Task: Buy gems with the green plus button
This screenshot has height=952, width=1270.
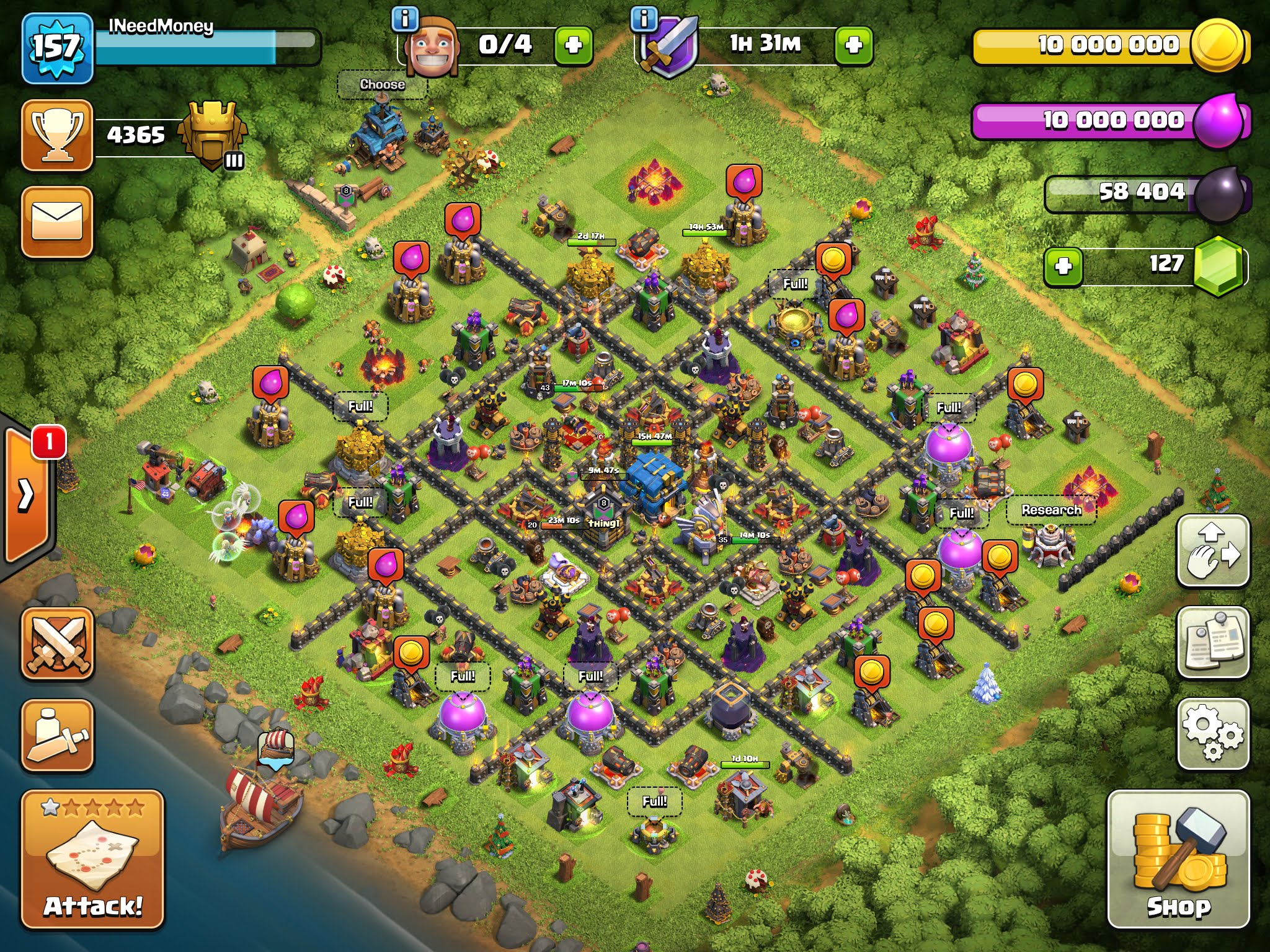Action: [1063, 267]
